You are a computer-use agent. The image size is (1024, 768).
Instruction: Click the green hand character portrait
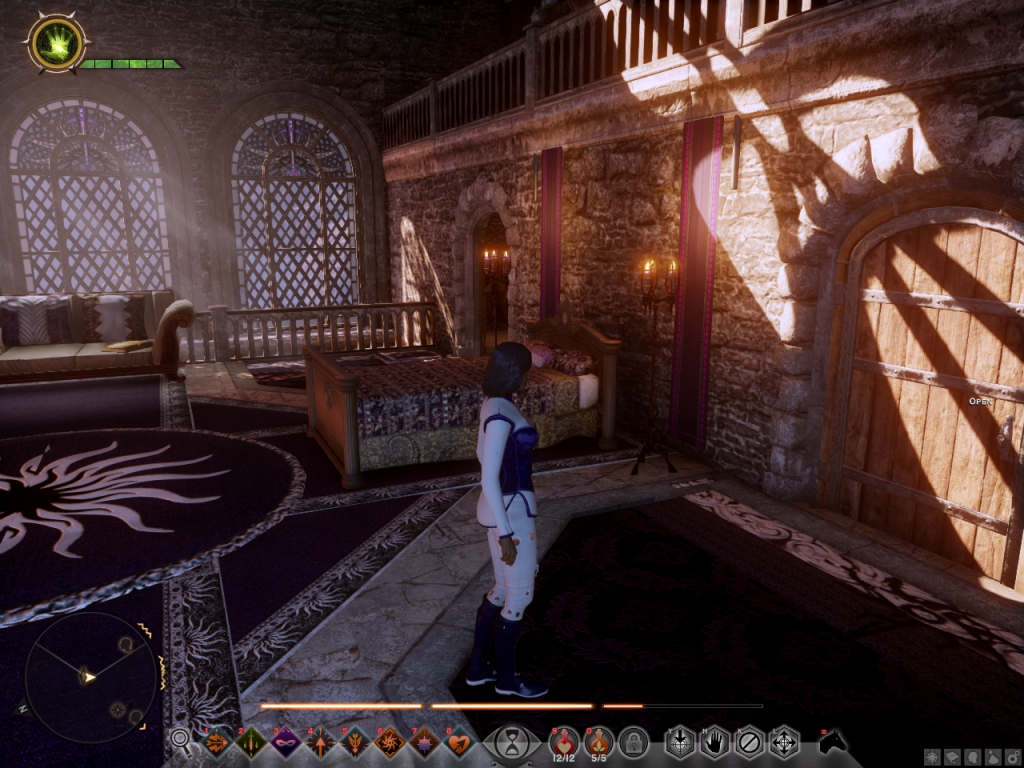coord(57,43)
